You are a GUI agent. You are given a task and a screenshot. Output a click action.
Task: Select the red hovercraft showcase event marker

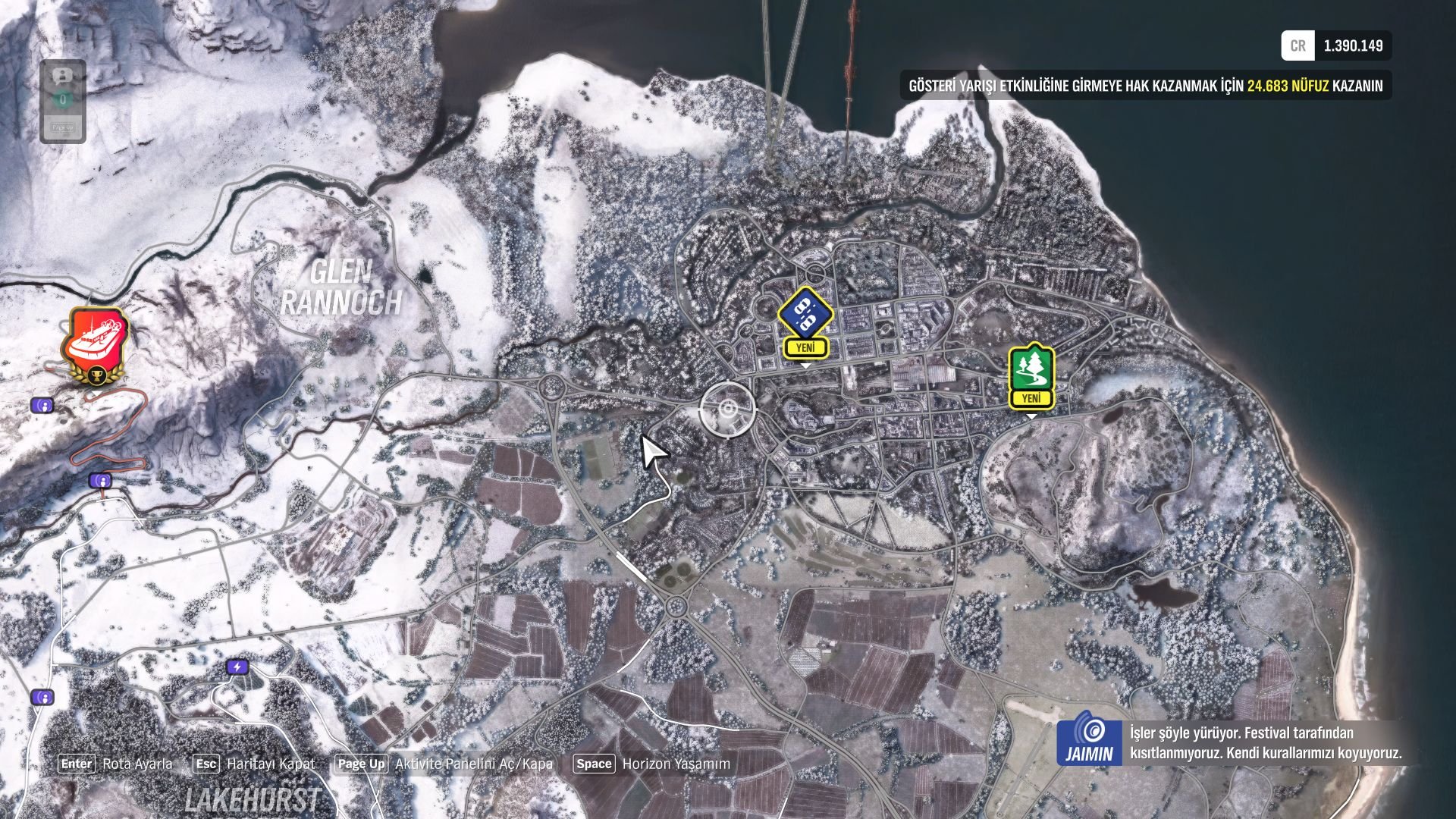coord(96,338)
